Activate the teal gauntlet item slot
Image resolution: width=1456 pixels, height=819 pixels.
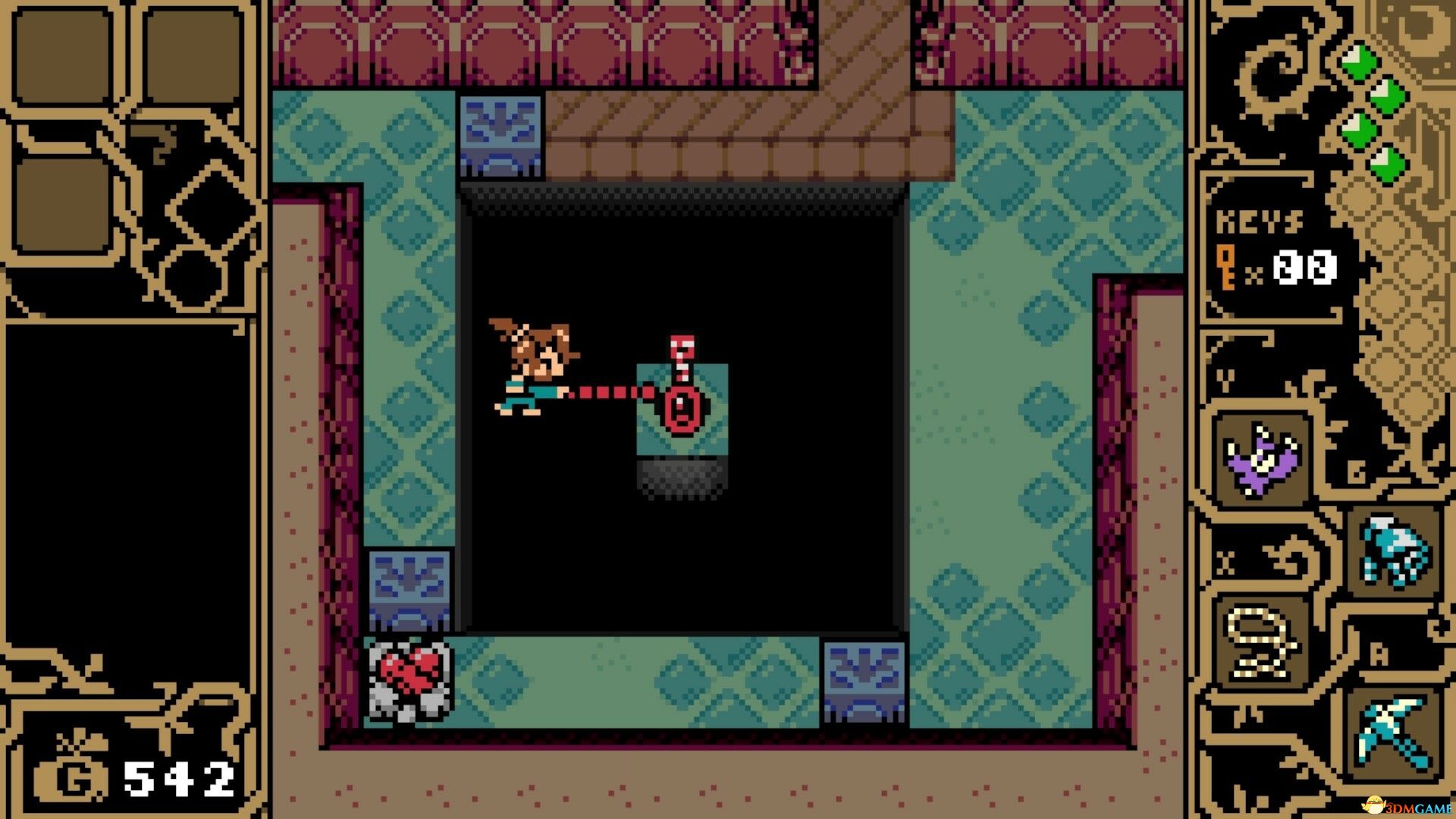[1394, 551]
